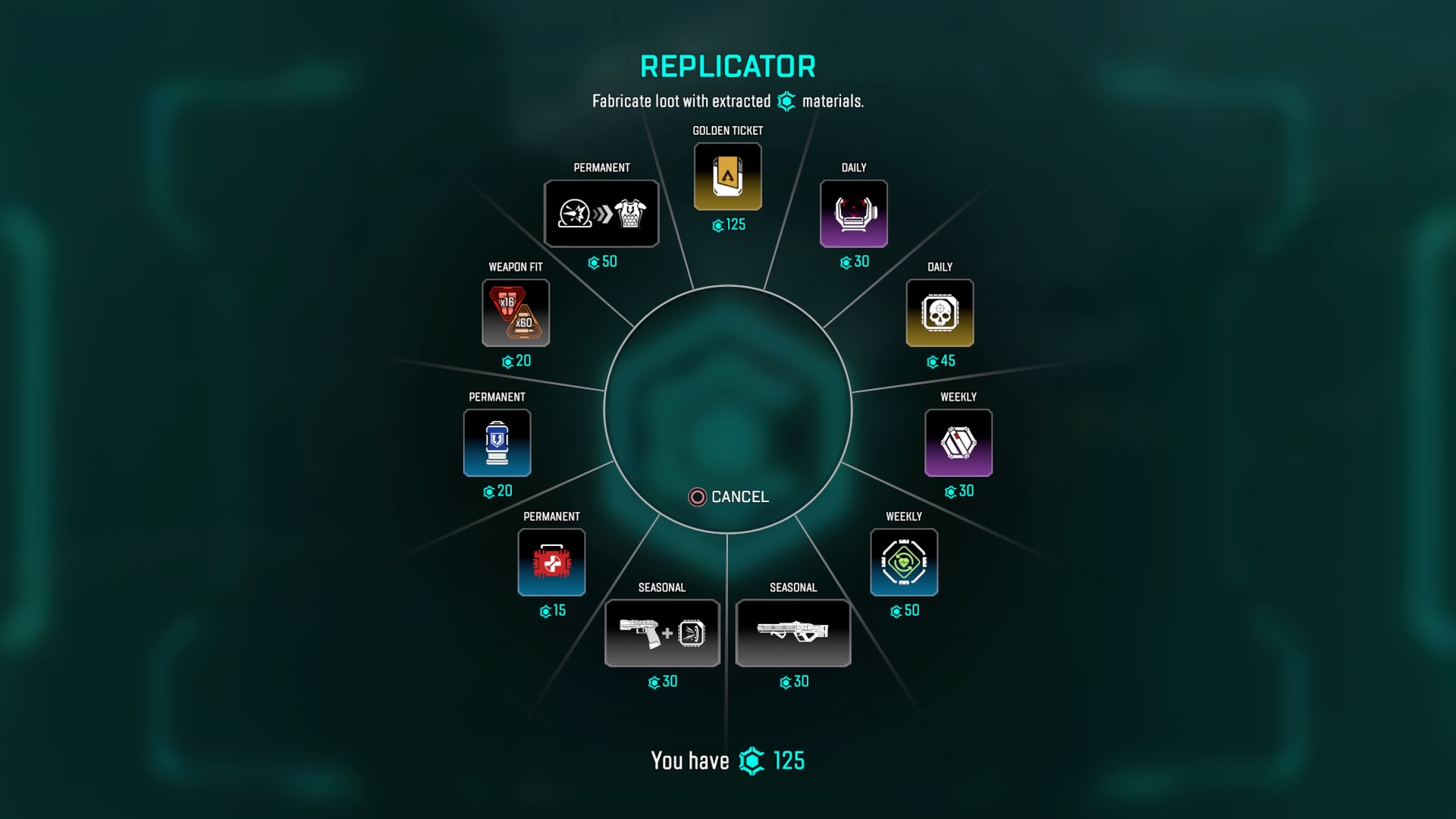Choose the Weekly skull item costing 50
Screen dimensions: 1456x819
(x=904, y=563)
